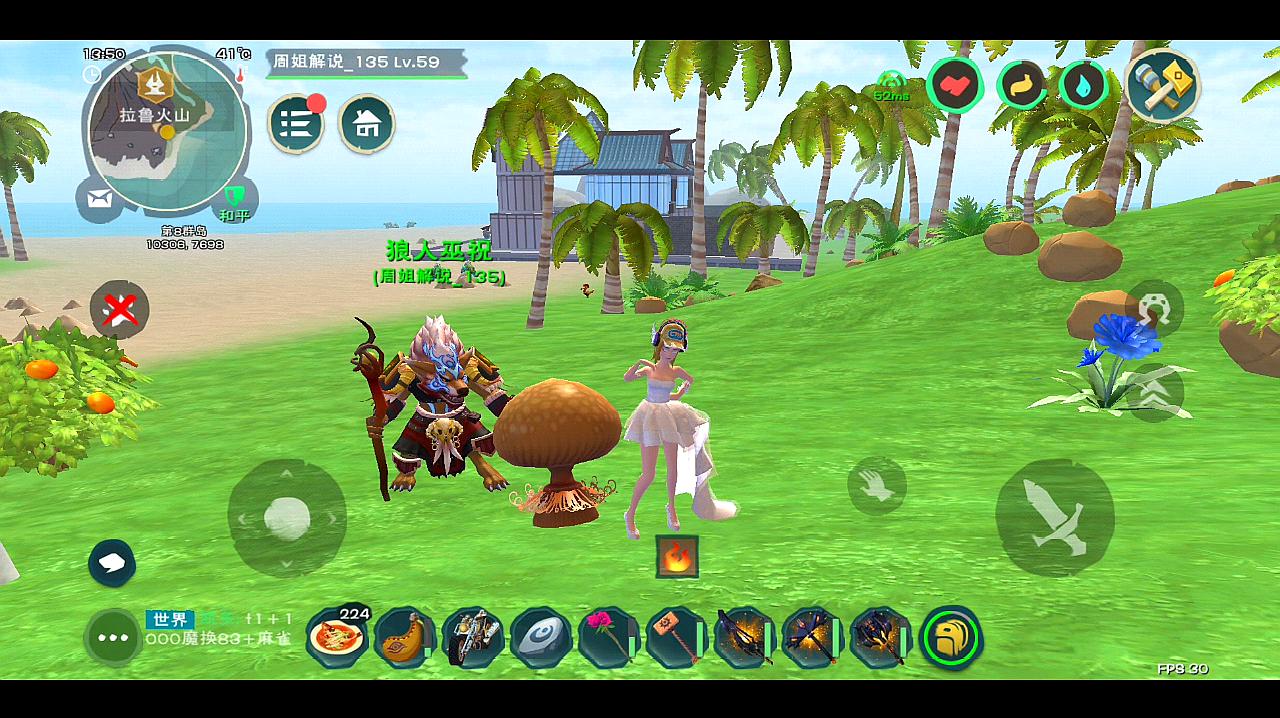The image size is (1280, 718).
Task: Select the orange sledgehammer slot
Action: point(676,637)
